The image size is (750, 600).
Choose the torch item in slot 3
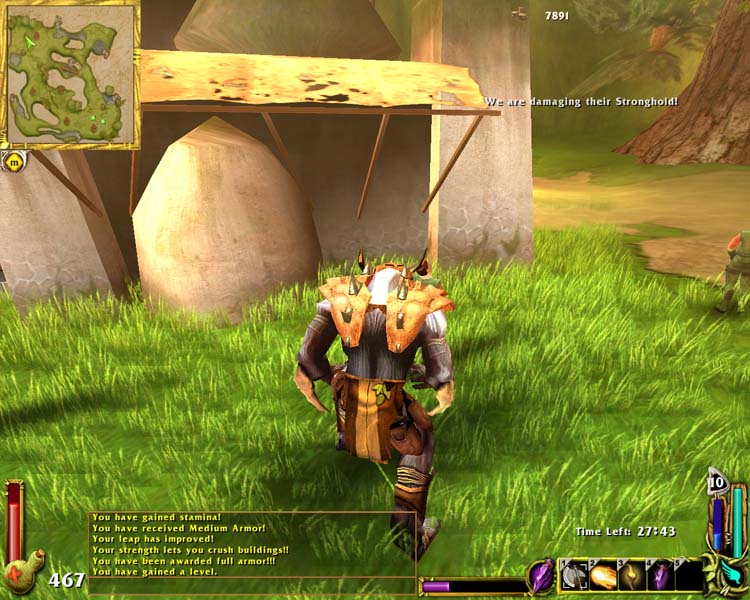(633, 576)
